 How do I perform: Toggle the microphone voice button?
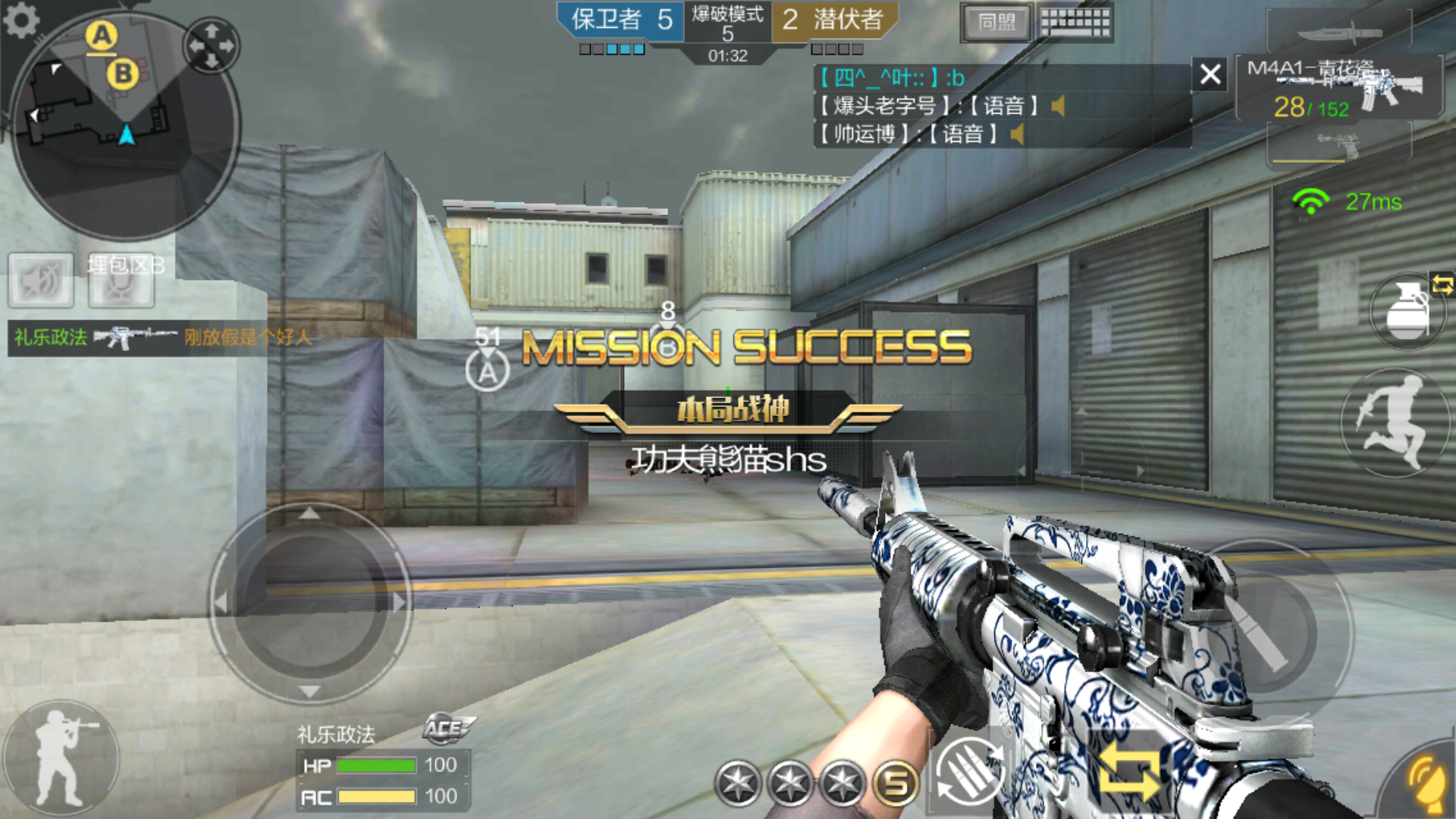click(121, 281)
